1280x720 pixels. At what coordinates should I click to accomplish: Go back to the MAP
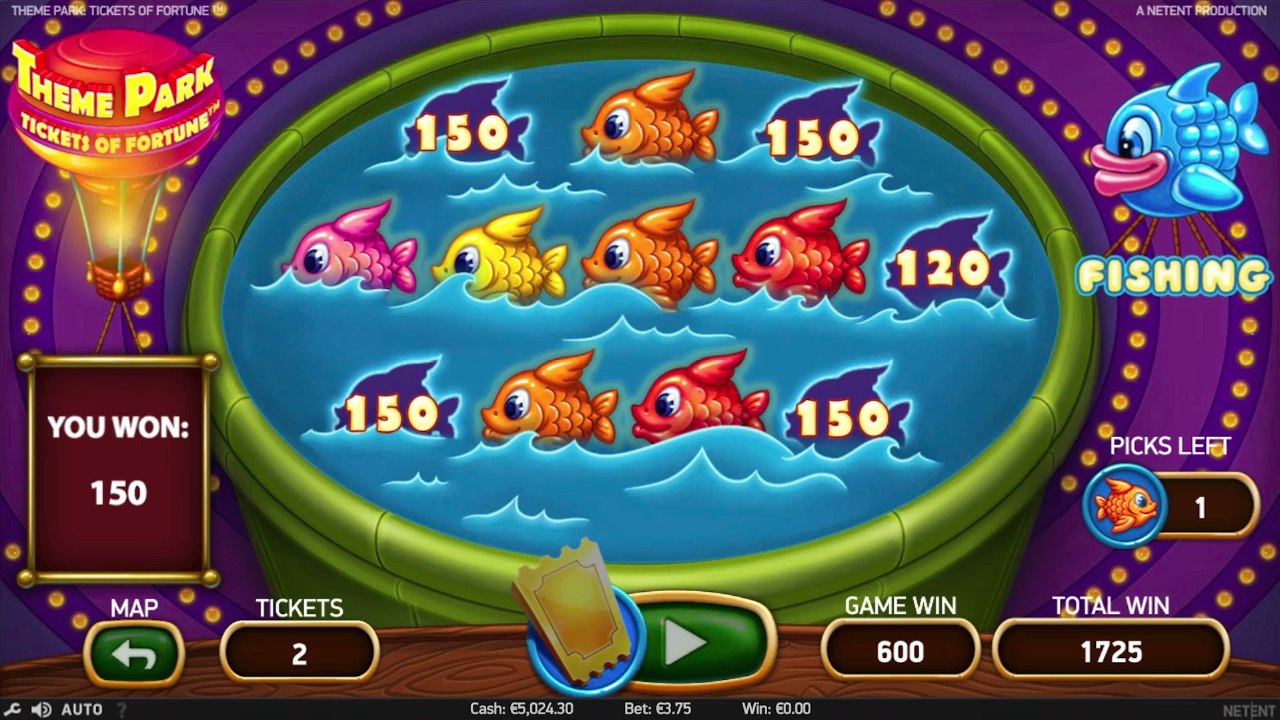[x=134, y=655]
